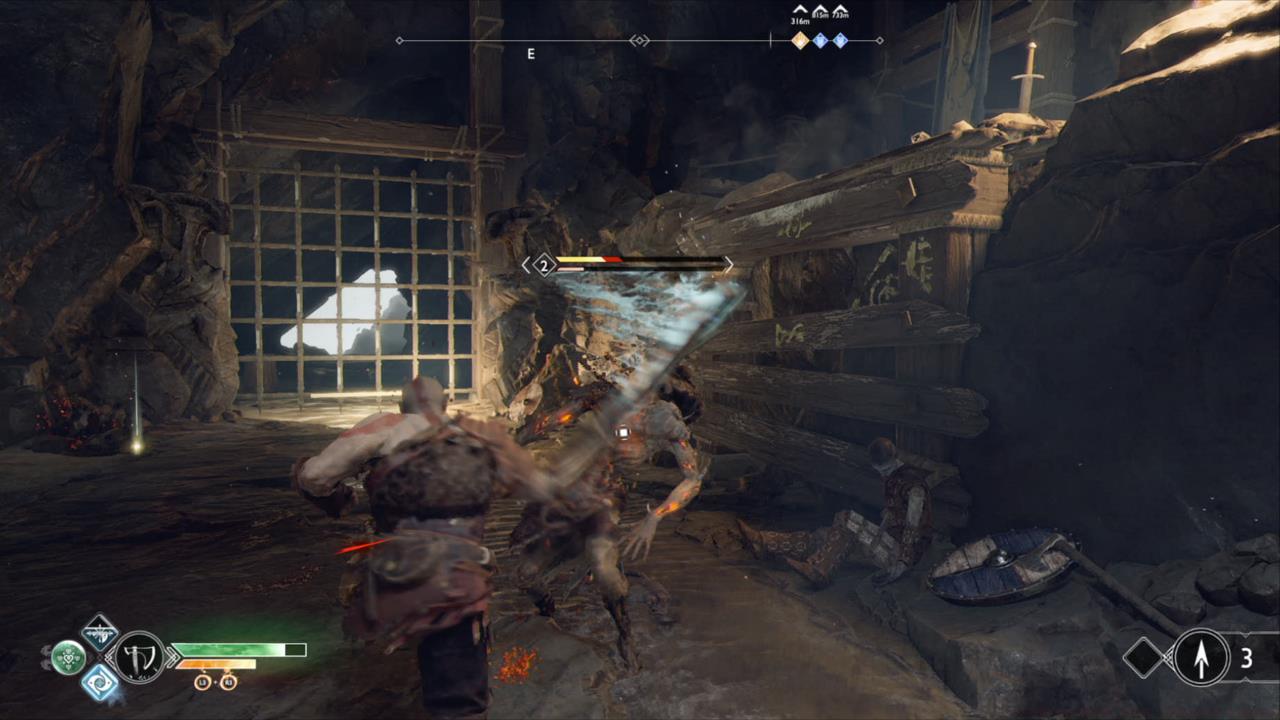The width and height of the screenshot is (1280, 720).
Task: Click the heavy runic attack swirl icon
Action: [99, 683]
